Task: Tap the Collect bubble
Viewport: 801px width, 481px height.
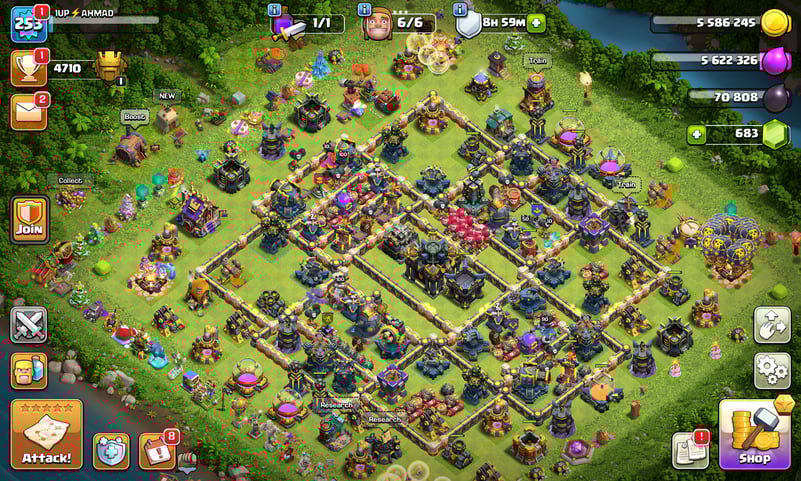Action: (69, 181)
